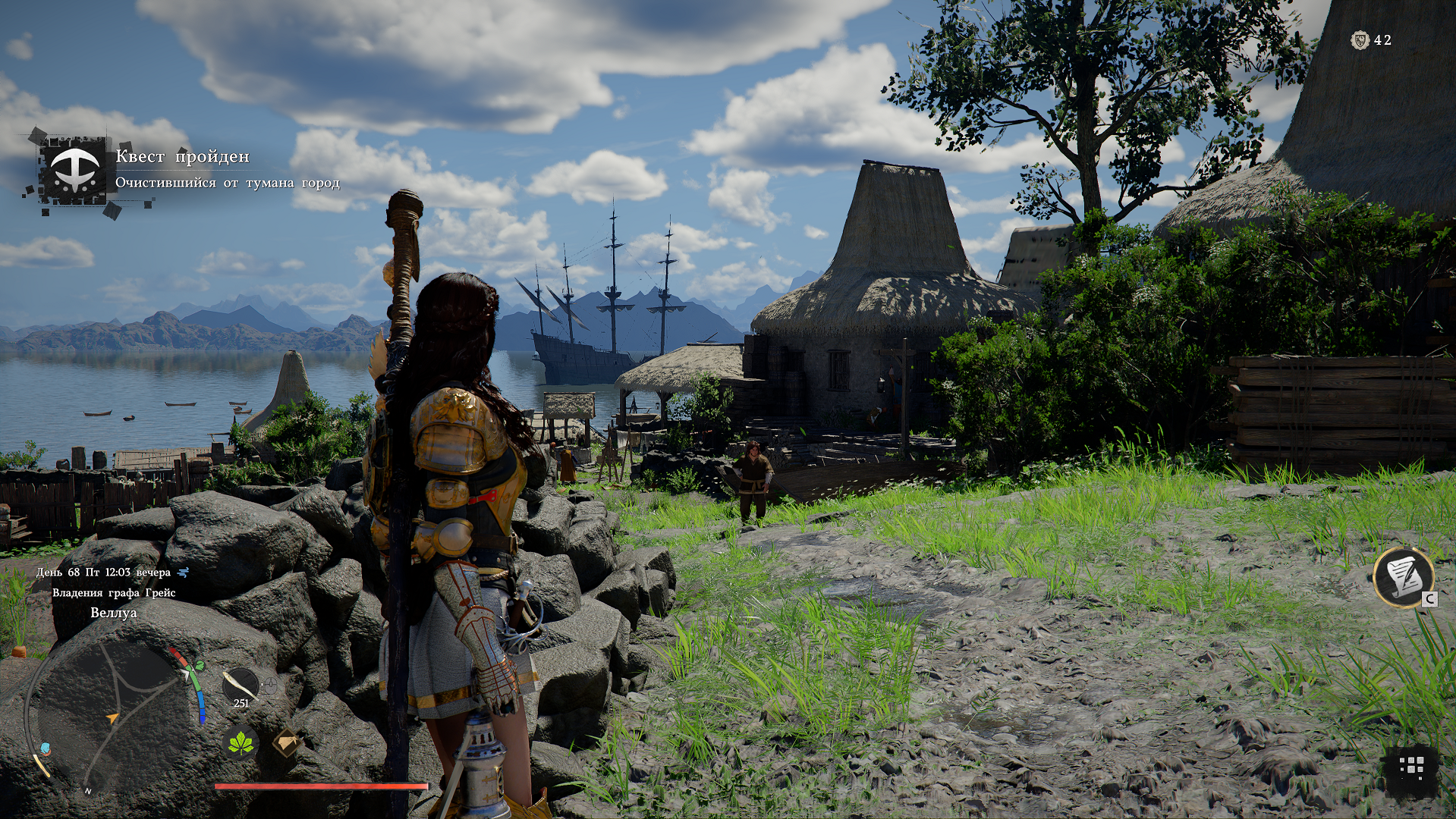
Task: Click the diamond-shaped tan item icon
Action: [x=286, y=742]
